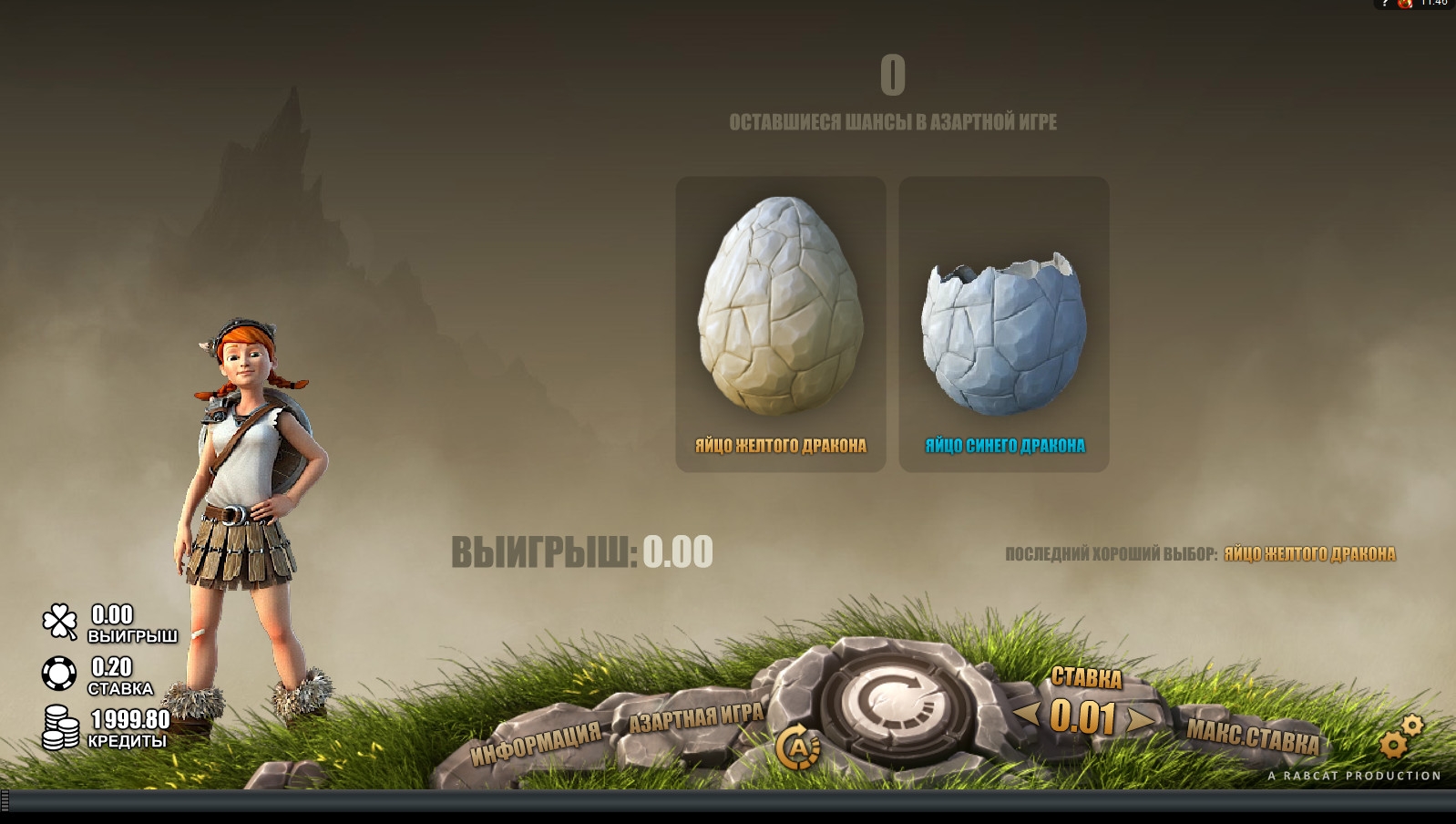Set the Макс.ставка maximum bet
The image size is (1456, 824).
coord(1252,736)
